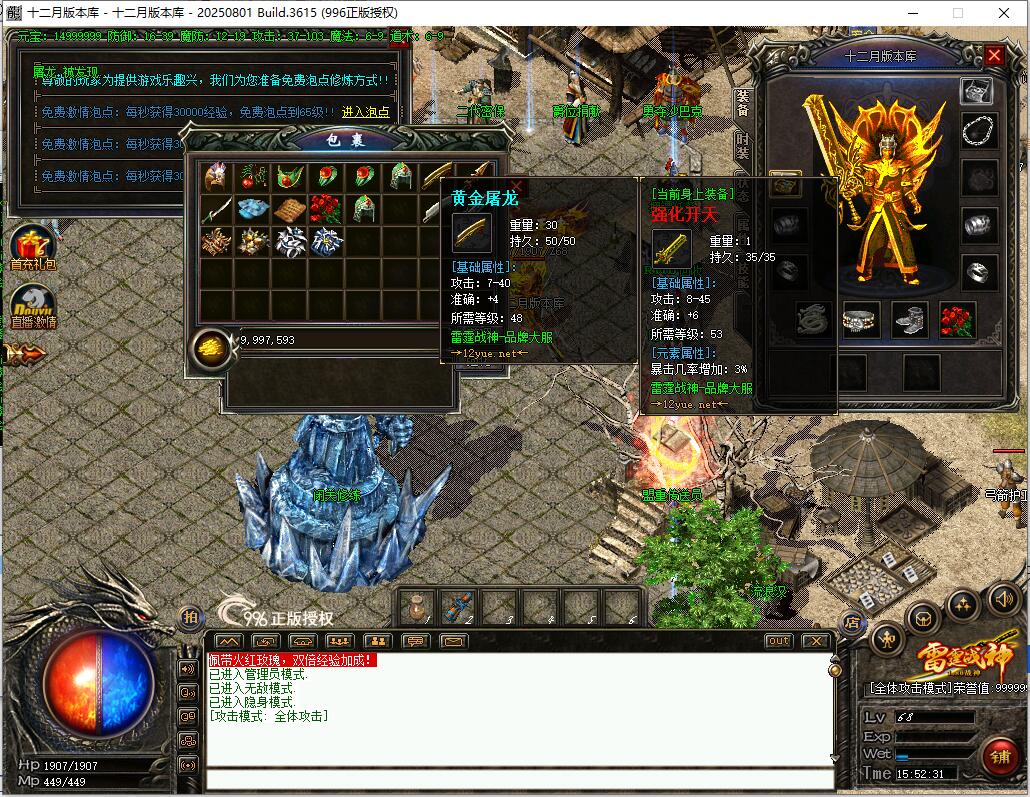Open the 首充礼包 first-recharge gift icon

32,247
